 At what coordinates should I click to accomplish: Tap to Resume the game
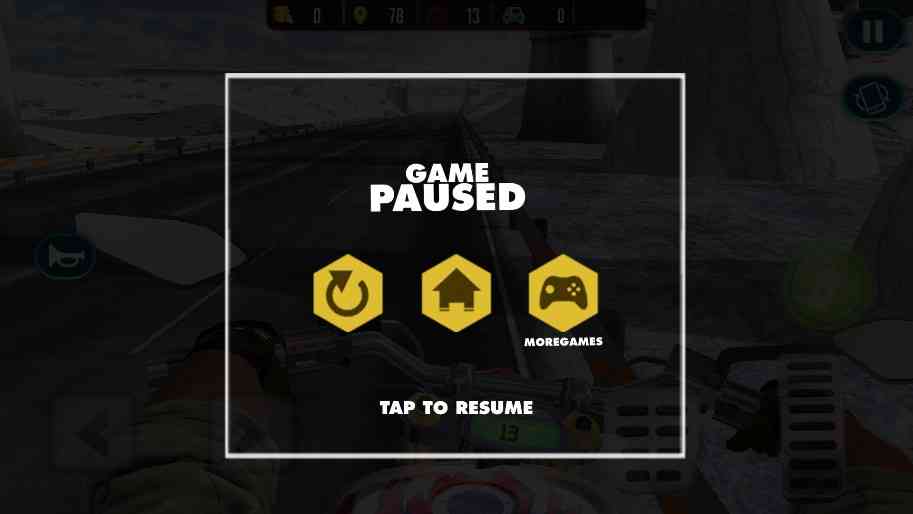point(456,408)
